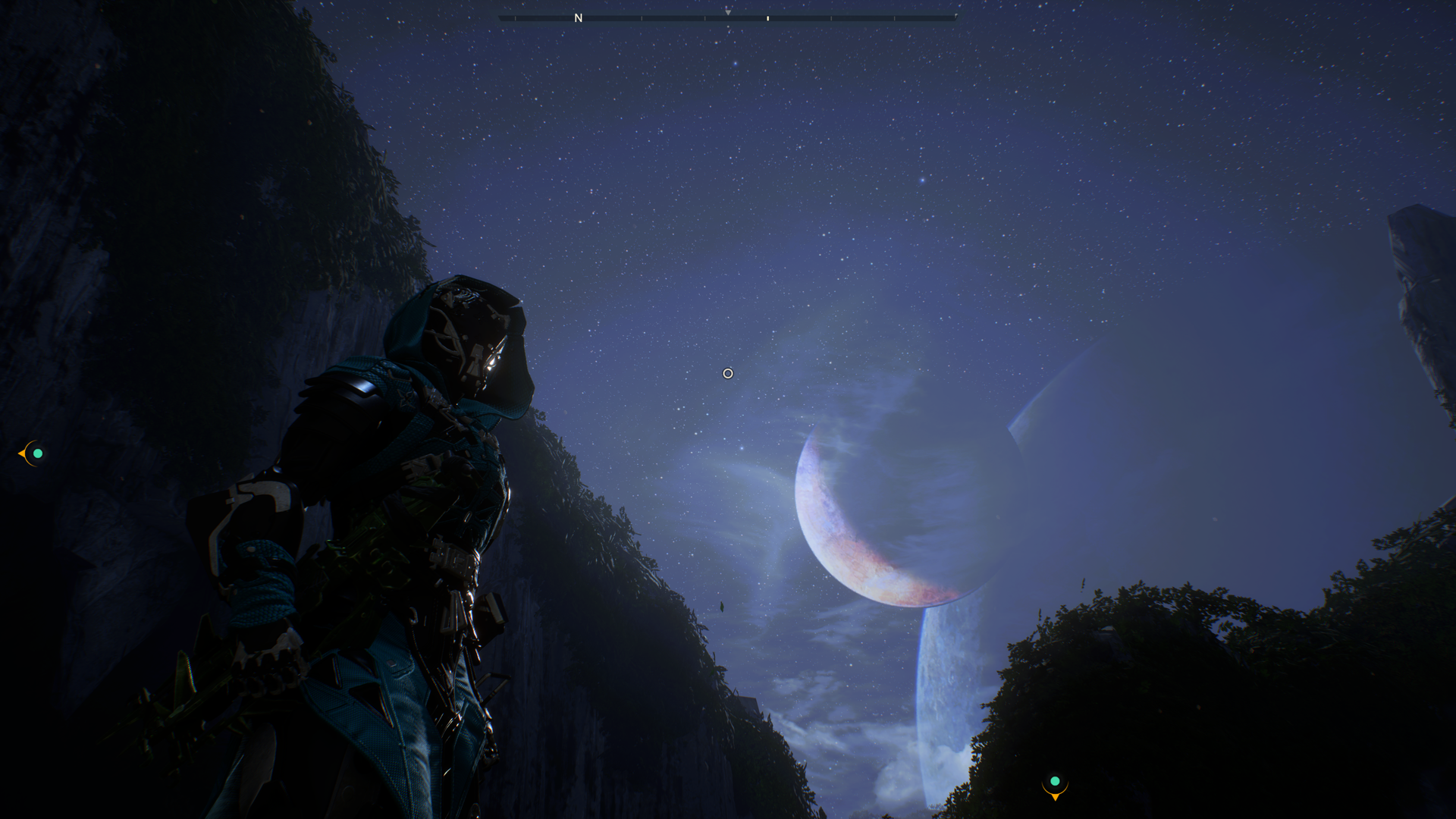The height and width of the screenshot is (819, 1456).
Task: Click the orange arrow around left objective marker
Action: coord(22,453)
